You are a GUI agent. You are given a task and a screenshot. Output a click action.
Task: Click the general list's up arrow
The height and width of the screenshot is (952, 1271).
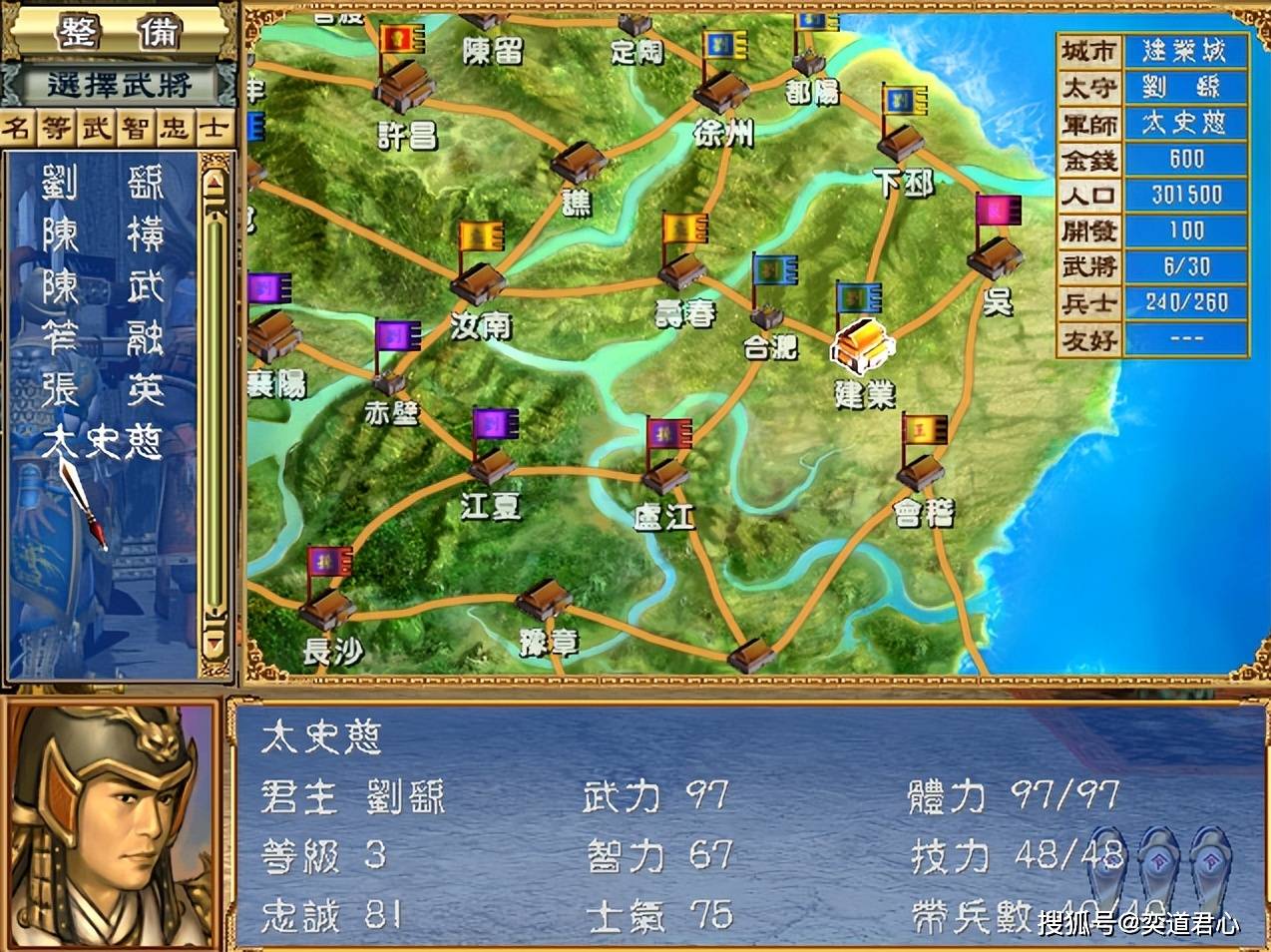pos(214,182)
